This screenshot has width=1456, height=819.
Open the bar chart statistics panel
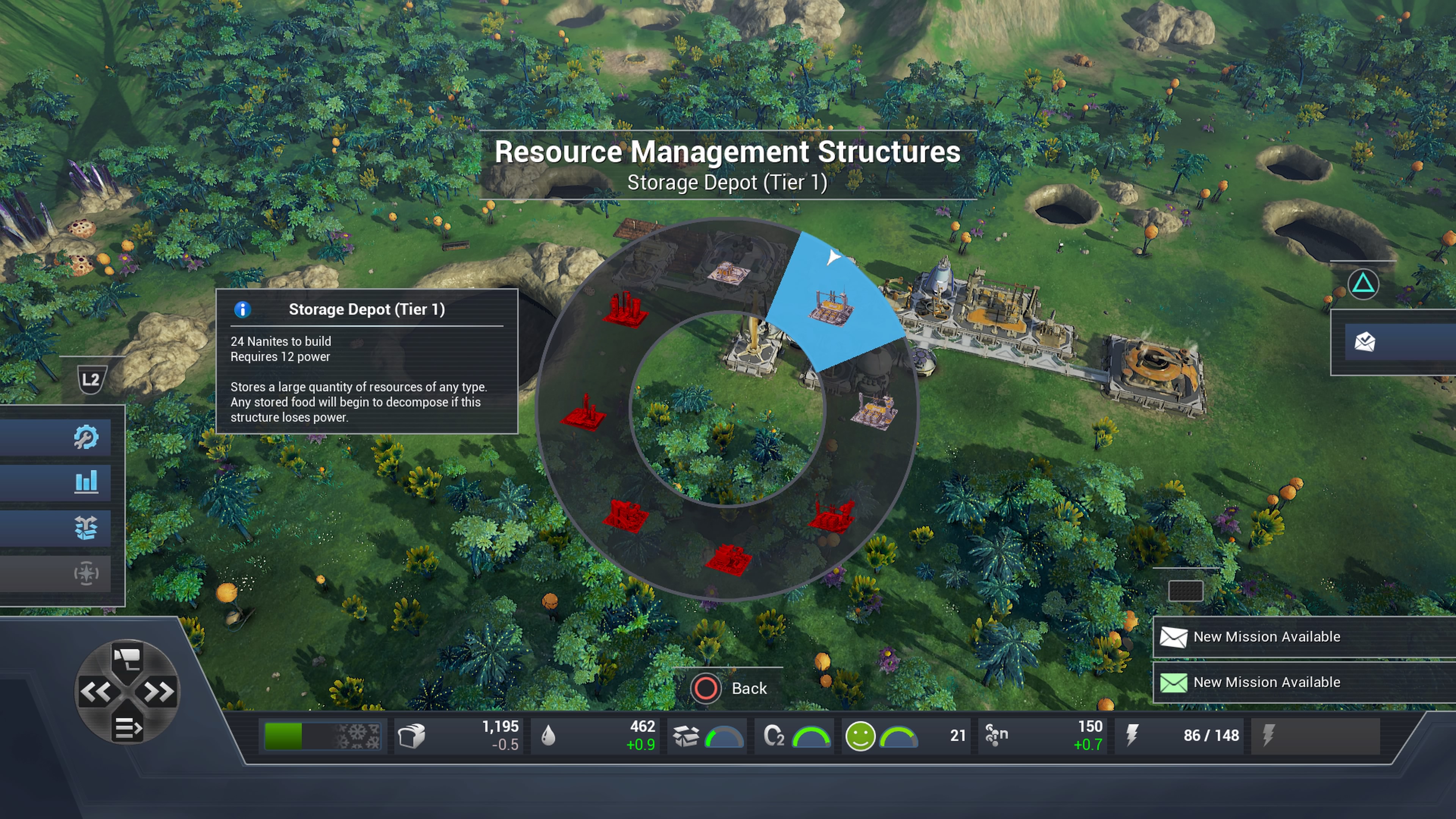click(85, 482)
